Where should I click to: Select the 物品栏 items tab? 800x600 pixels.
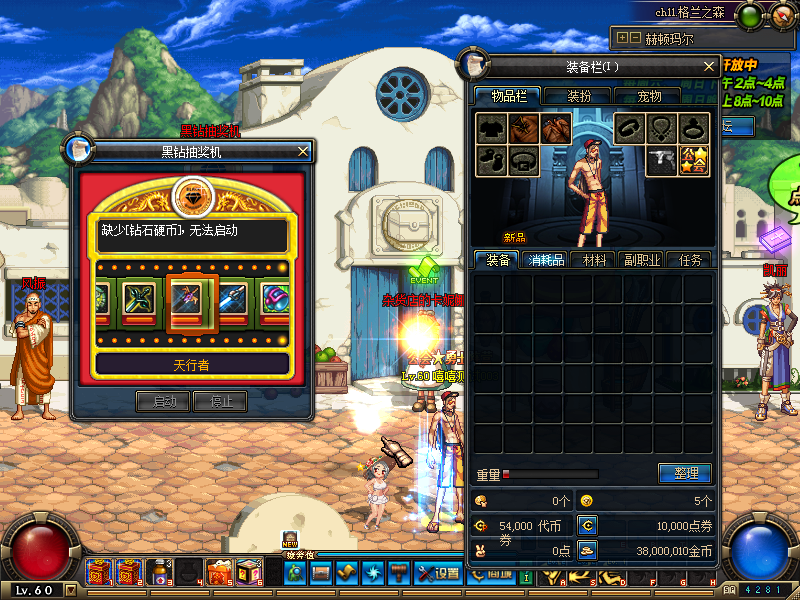pyautogui.click(x=507, y=96)
